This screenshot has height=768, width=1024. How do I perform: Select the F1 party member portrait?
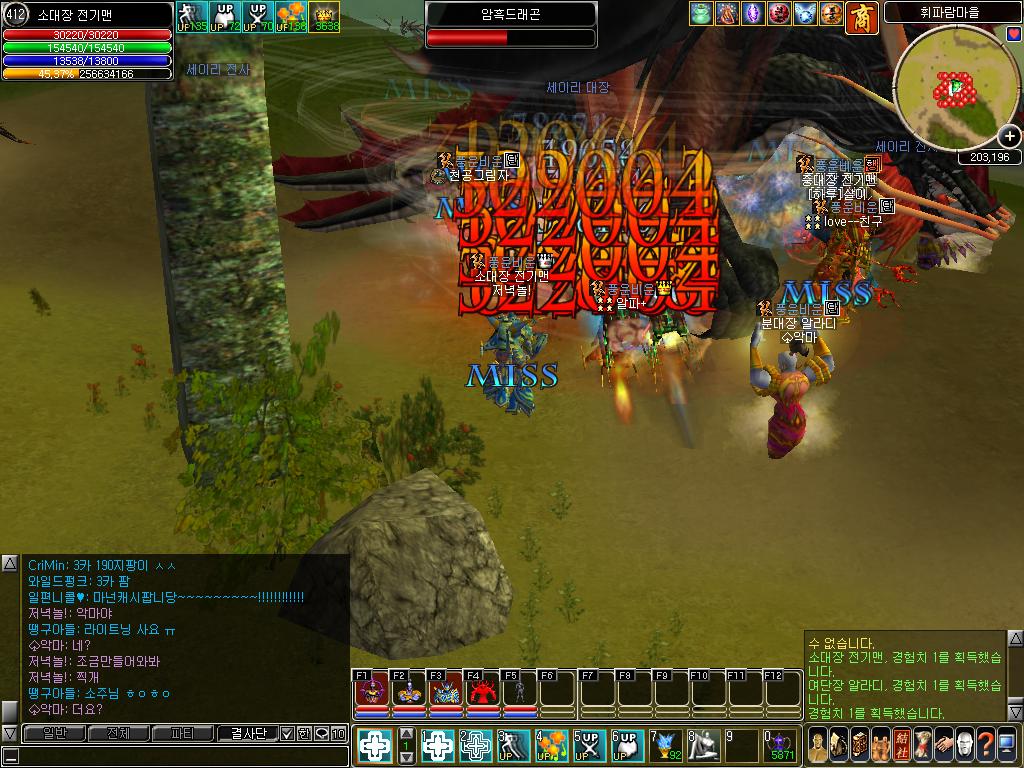pyautogui.click(x=371, y=692)
